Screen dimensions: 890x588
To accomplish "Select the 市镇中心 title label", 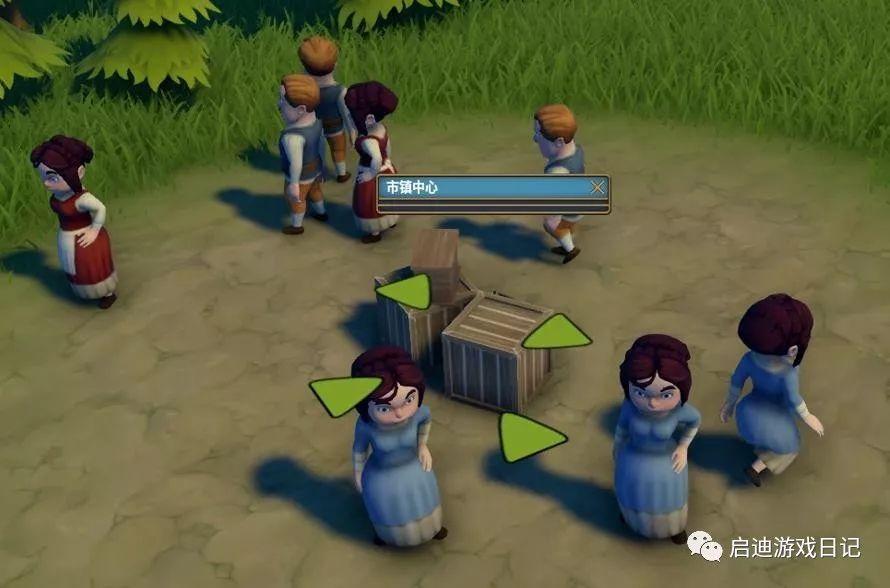I will pos(413,187).
